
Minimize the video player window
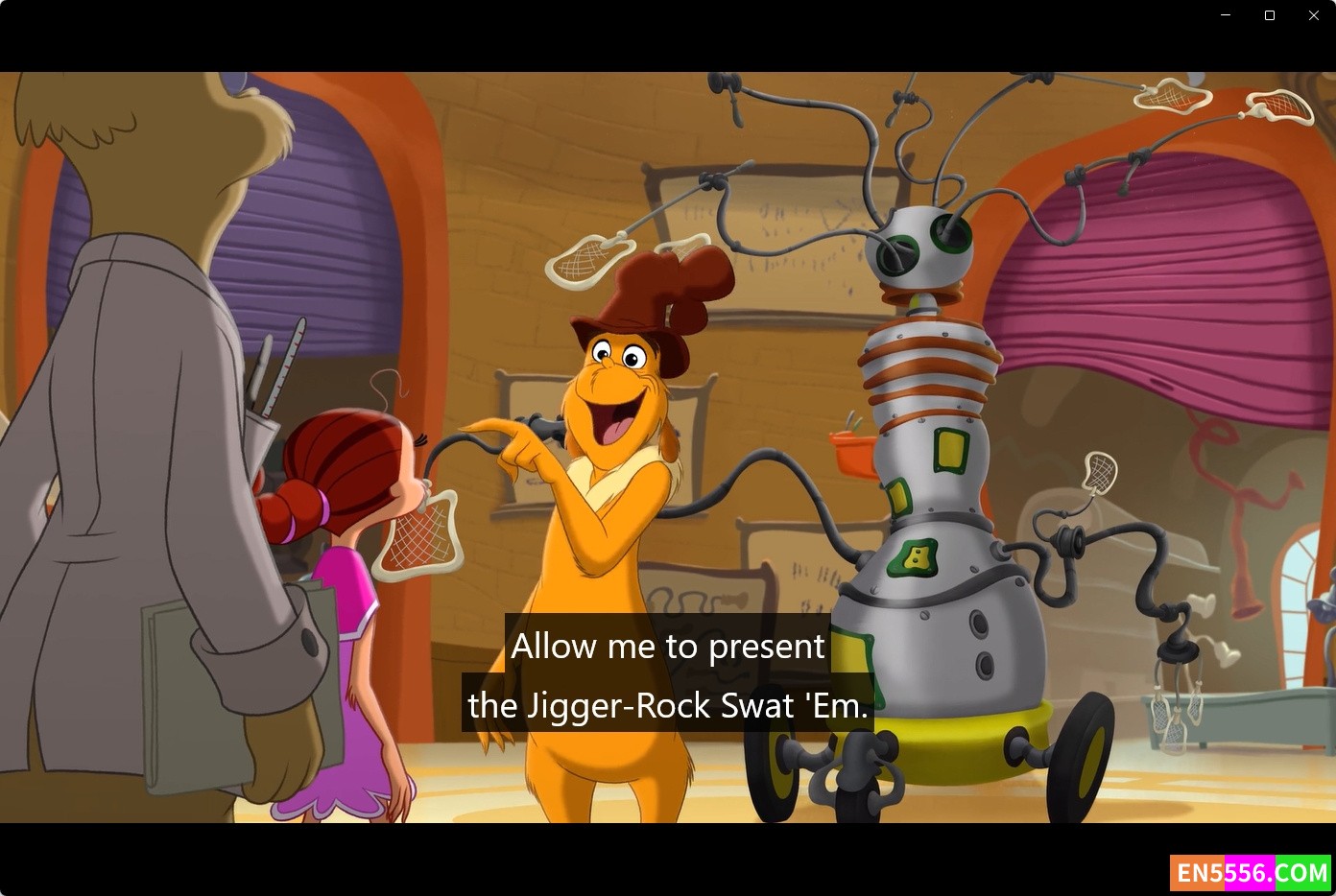pos(1226,15)
